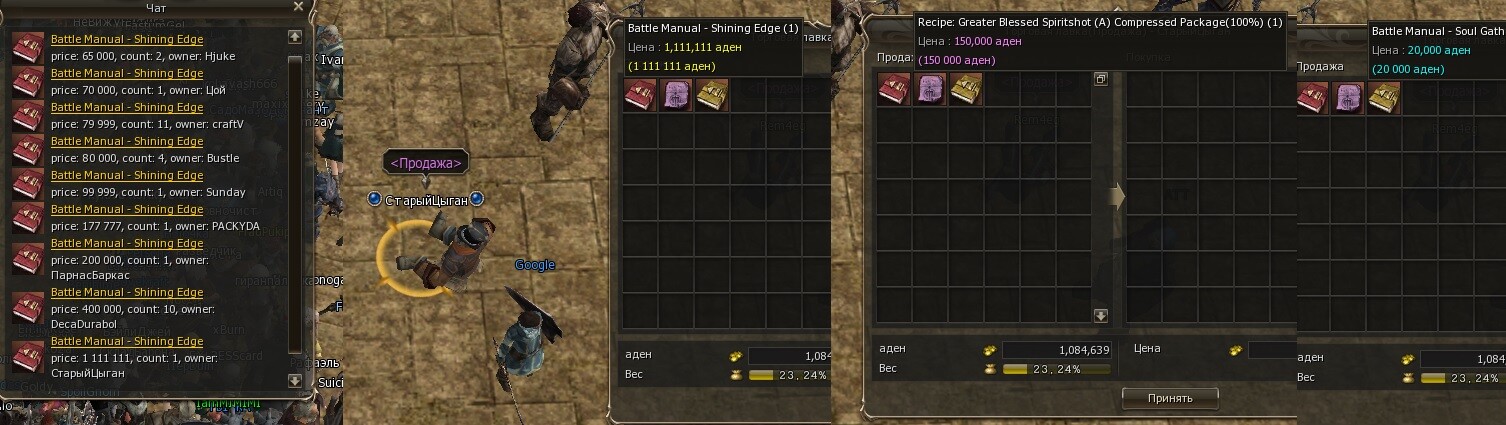Close the chat window

pyautogui.click(x=298, y=7)
